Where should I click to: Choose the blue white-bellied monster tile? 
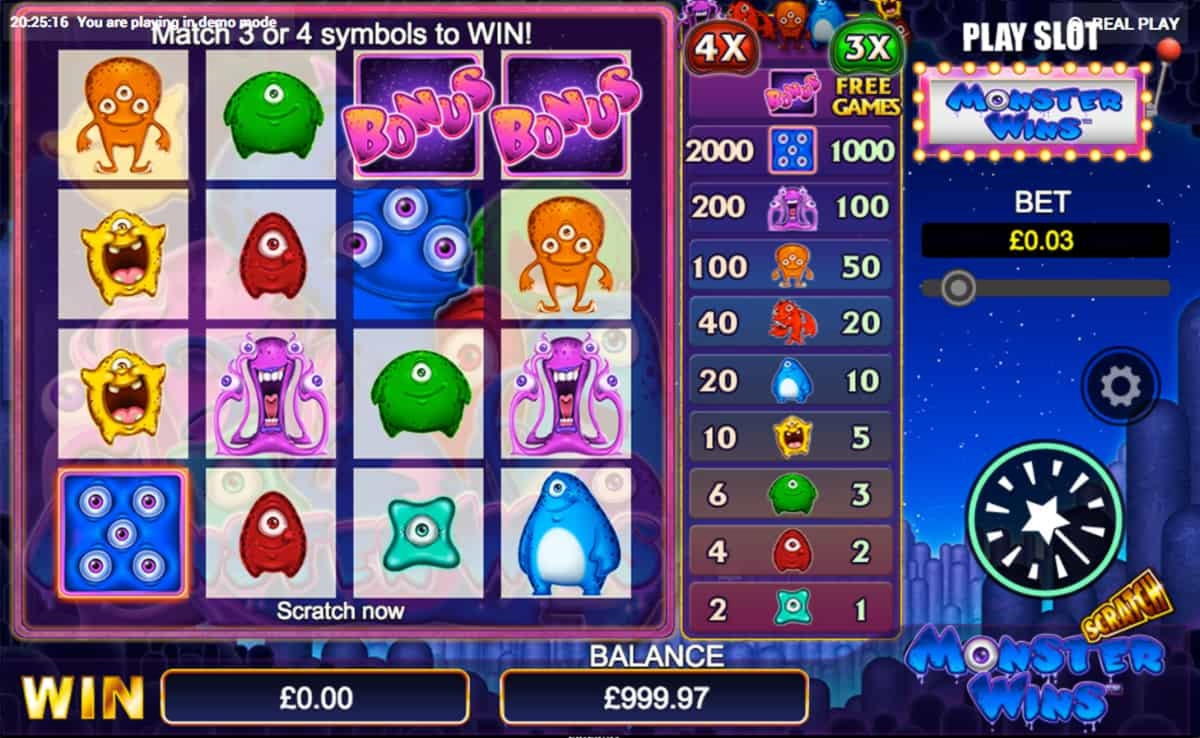tap(566, 533)
